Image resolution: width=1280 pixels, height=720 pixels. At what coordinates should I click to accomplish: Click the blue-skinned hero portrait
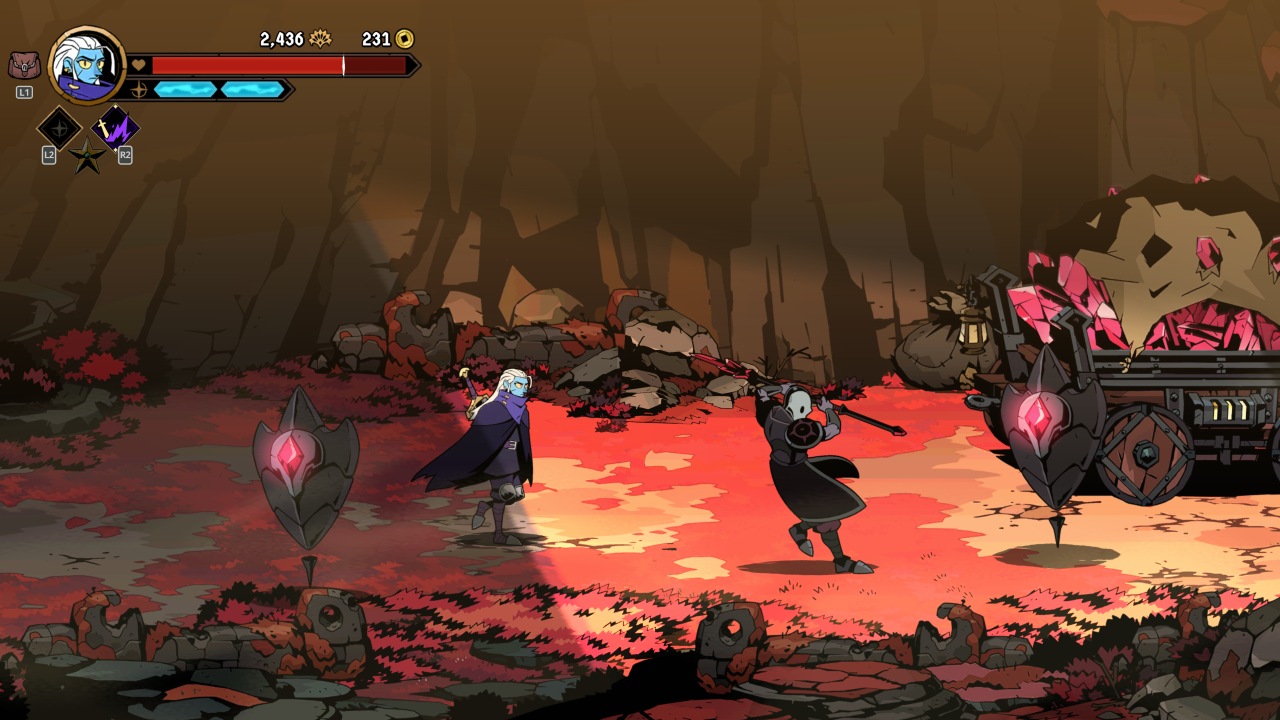pyautogui.click(x=87, y=65)
